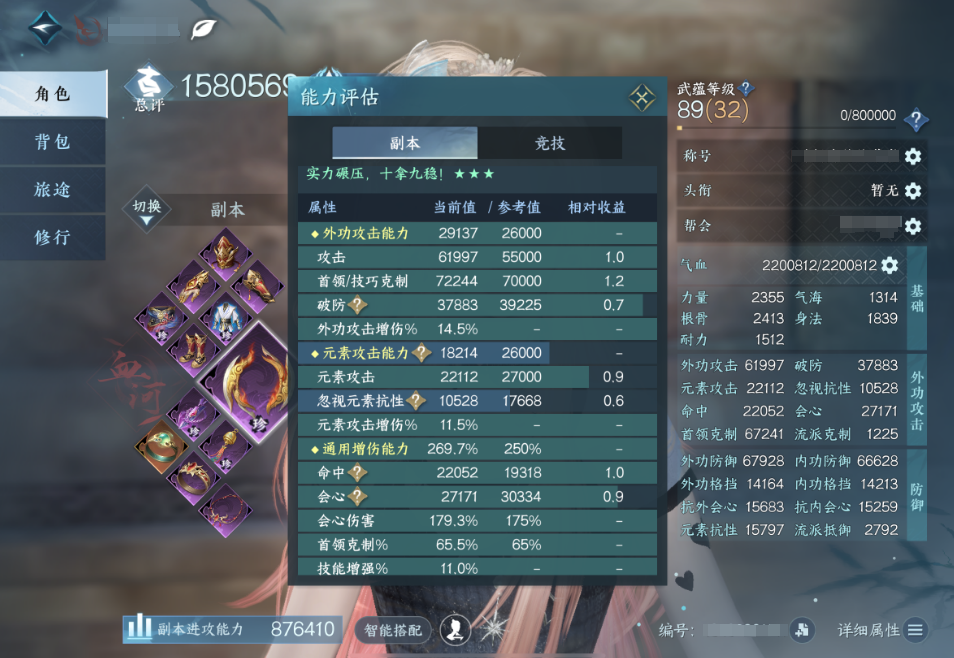Image resolution: width=954 pixels, height=658 pixels.
Task: Open the 帮会 guild settings gear
Action: click(912, 226)
